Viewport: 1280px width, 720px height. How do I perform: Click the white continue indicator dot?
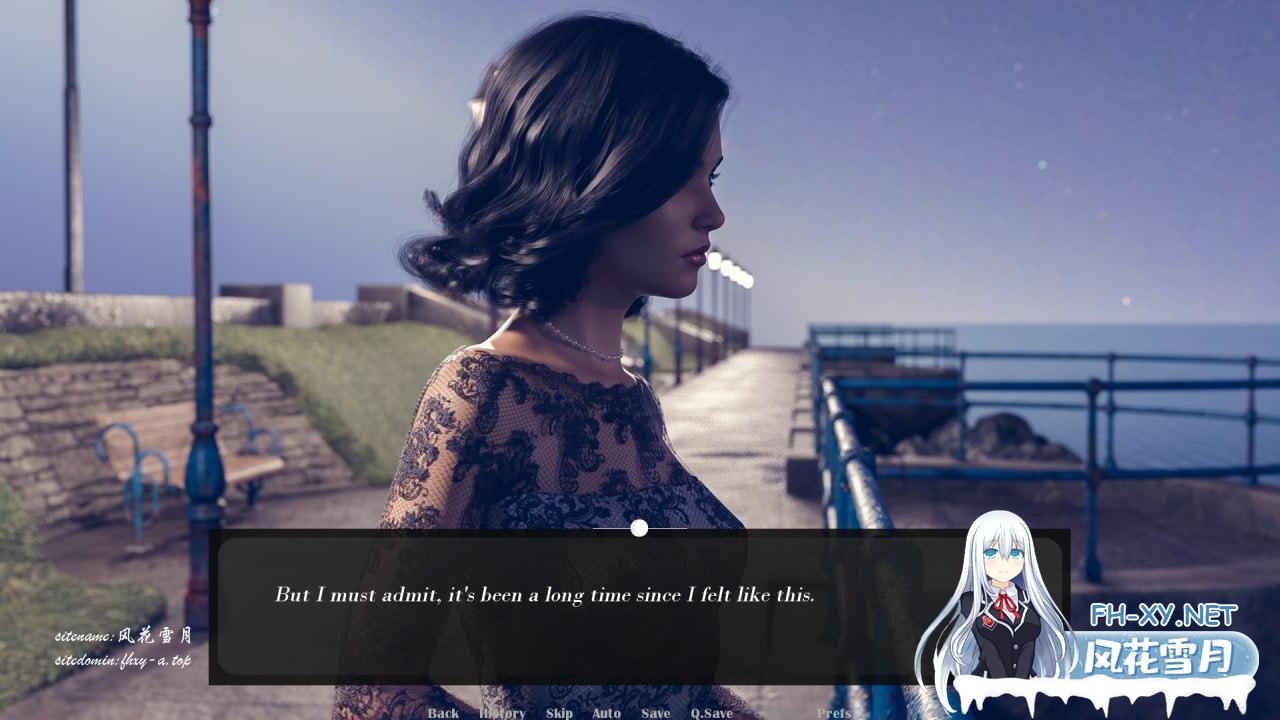(637, 527)
